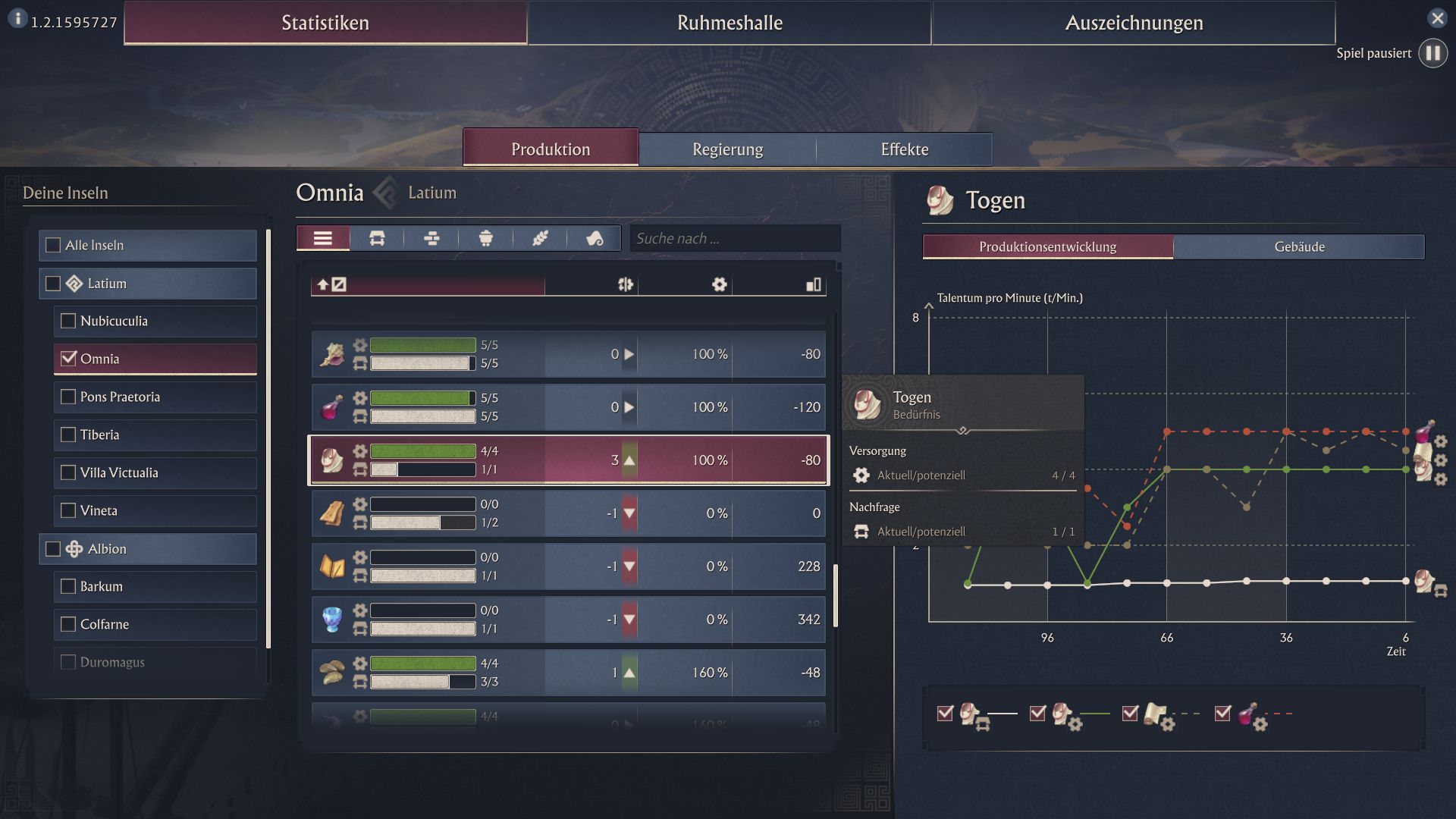Select the blue goblet goods row
Image resolution: width=1456 pixels, height=819 pixels.
tap(569, 620)
